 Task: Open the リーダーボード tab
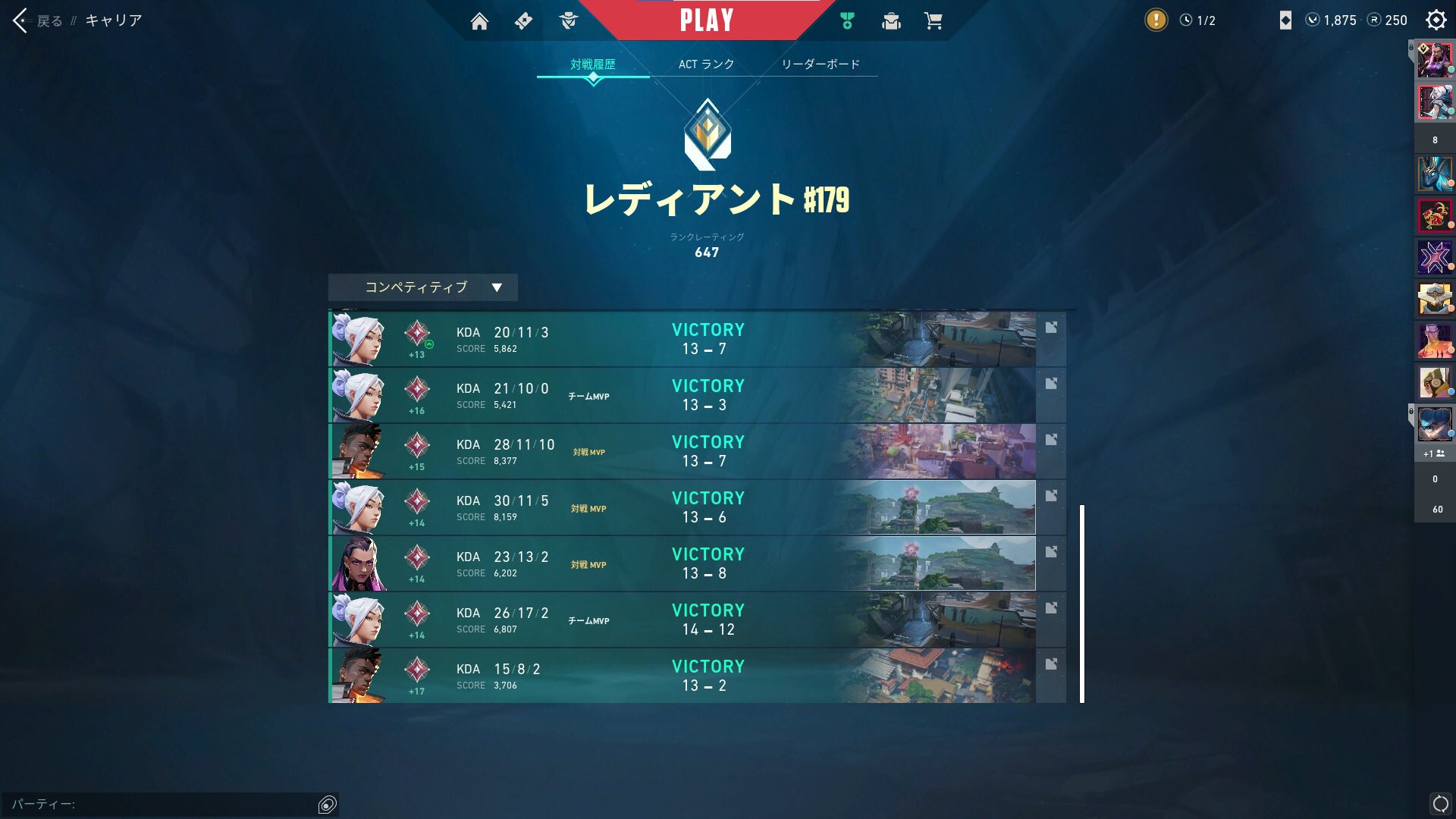(x=821, y=64)
